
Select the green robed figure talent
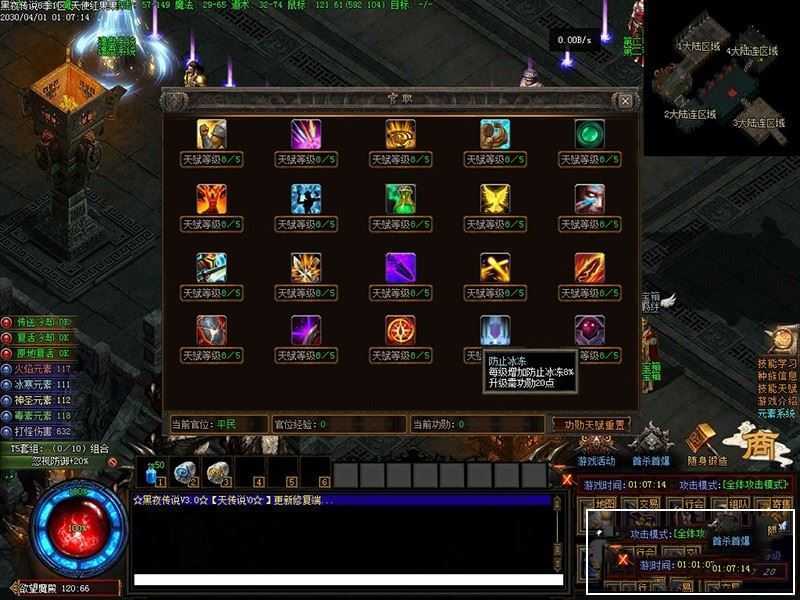(400, 199)
